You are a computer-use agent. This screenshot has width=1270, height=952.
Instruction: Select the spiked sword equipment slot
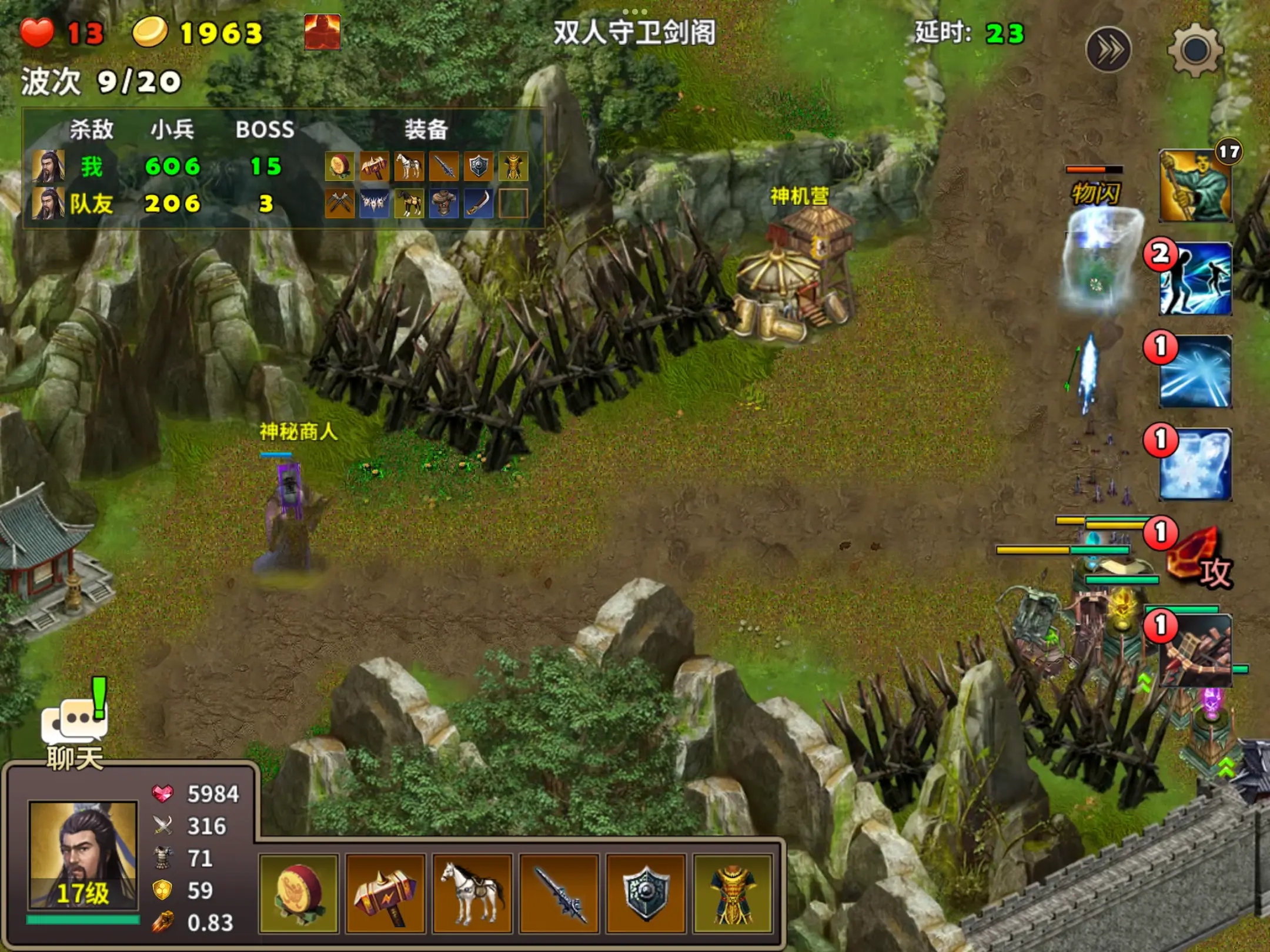[x=559, y=894]
